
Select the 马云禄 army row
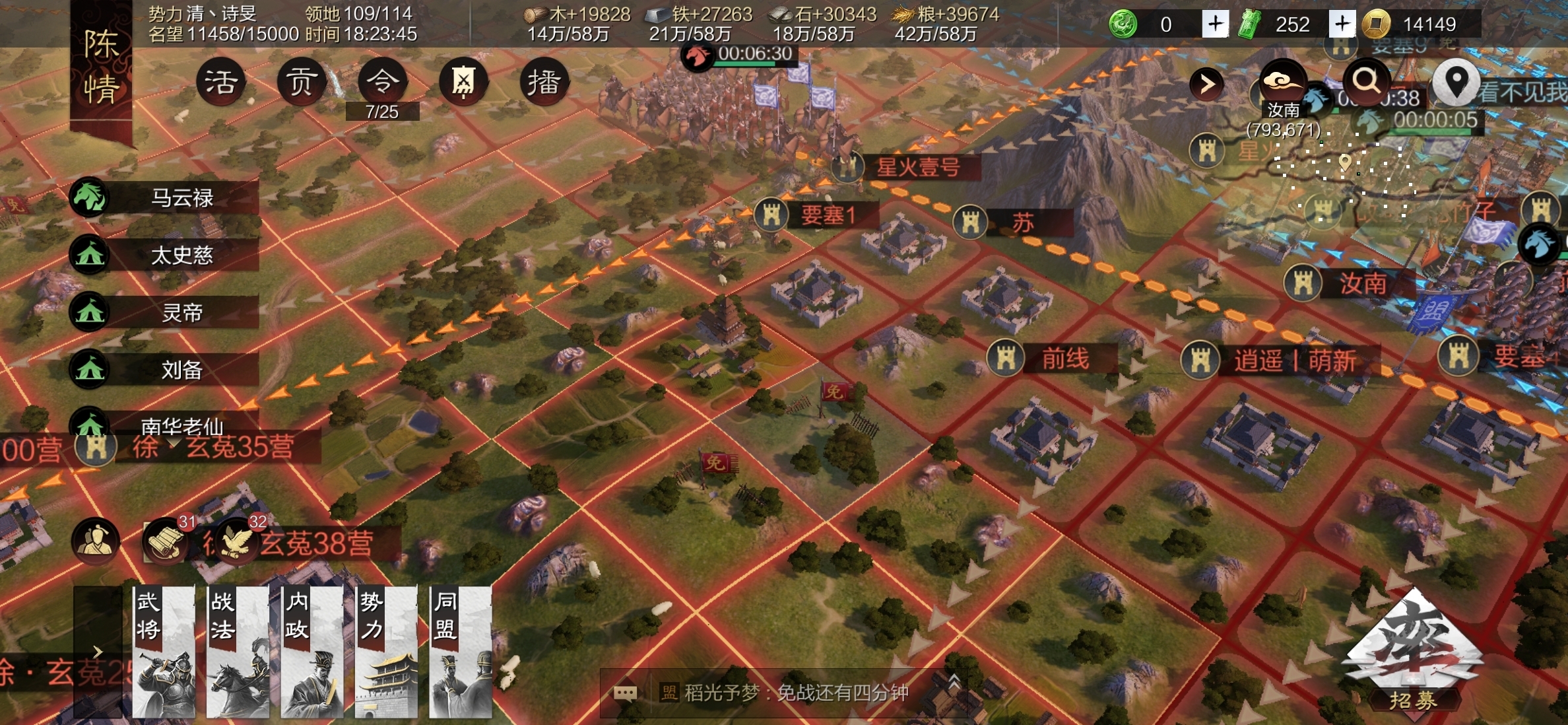click(165, 197)
